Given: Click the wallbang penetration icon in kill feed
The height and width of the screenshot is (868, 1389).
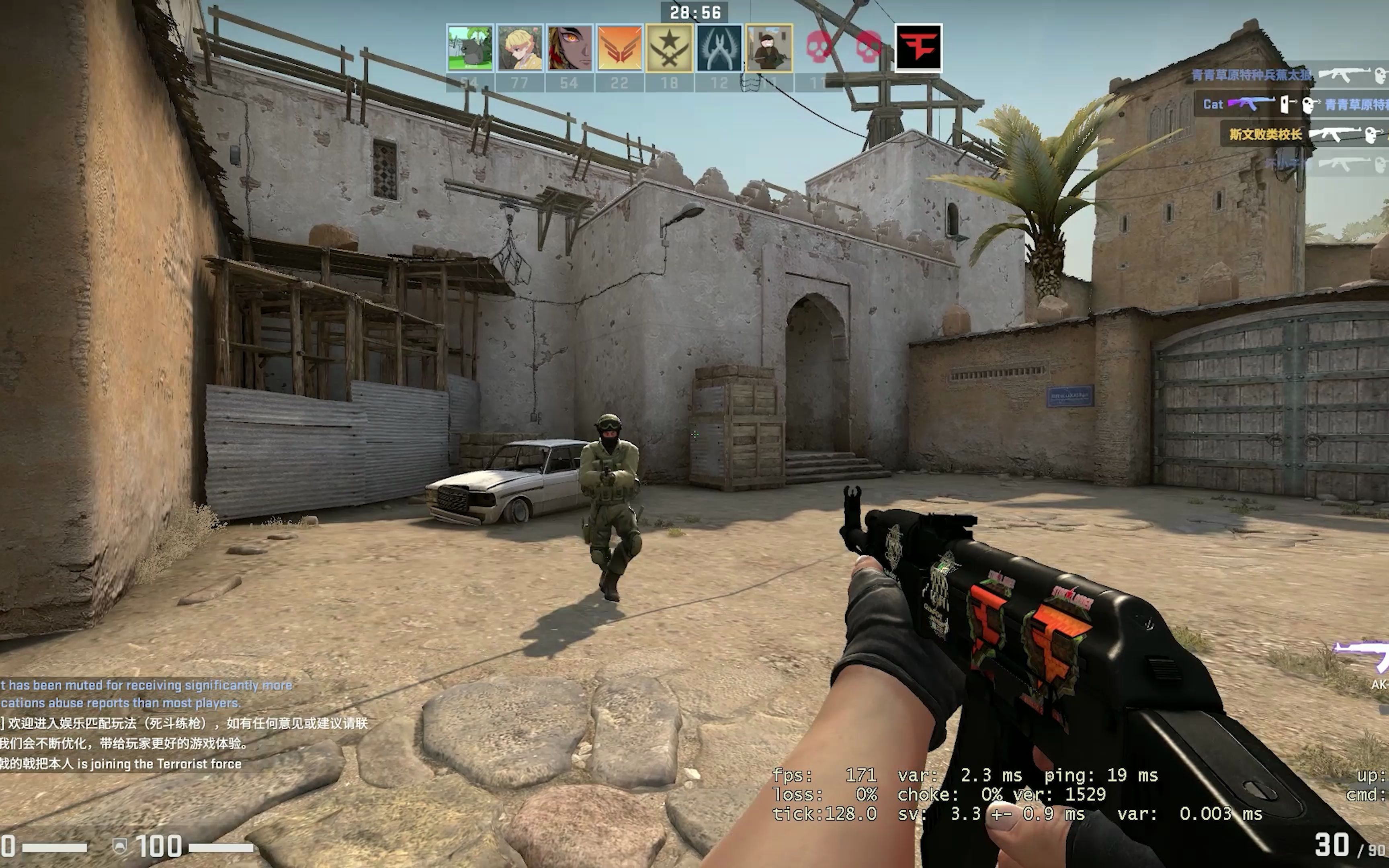Looking at the screenshot, I should coord(1286,104).
